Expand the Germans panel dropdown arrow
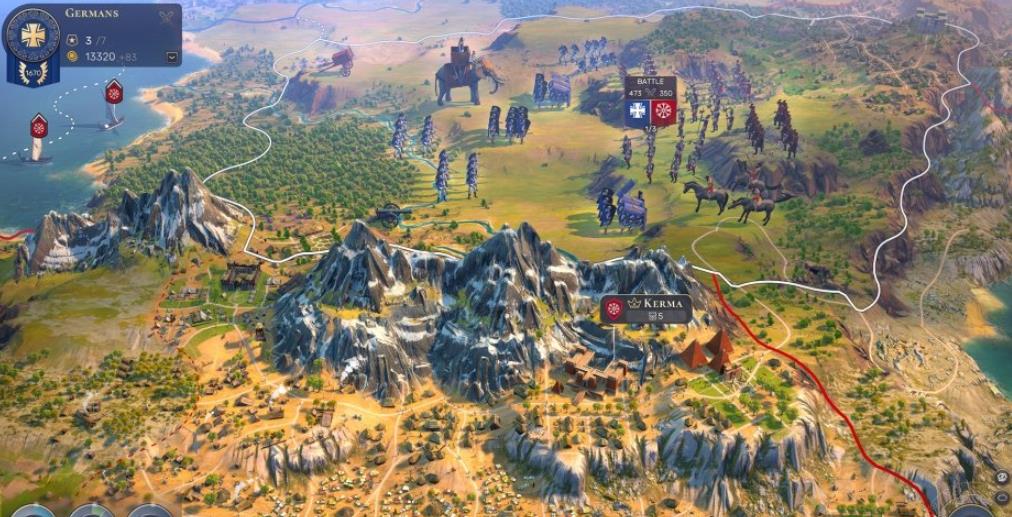The width and height of the screenshot is (1012, 517). point(172,57)
